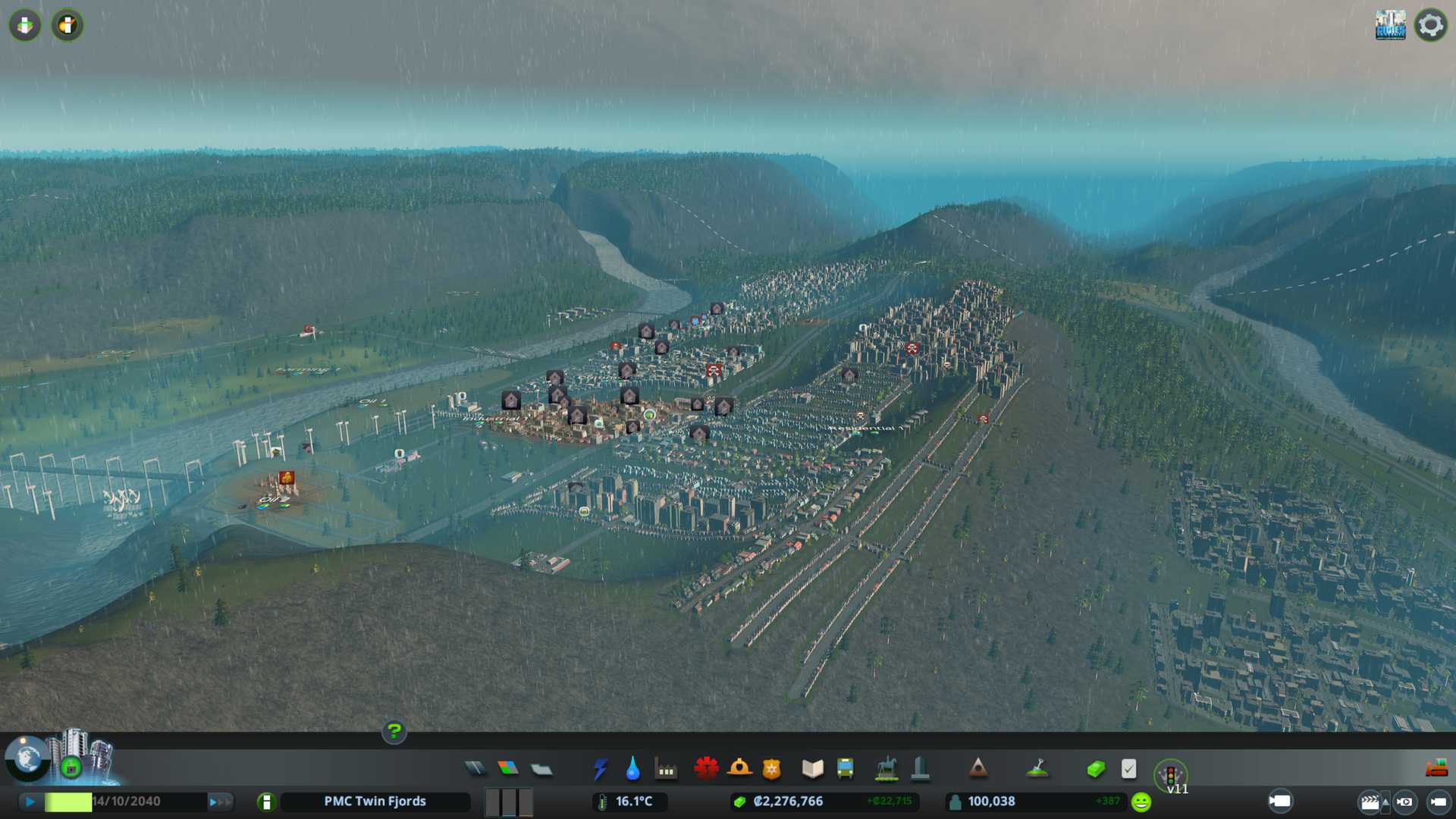Screen dimensions: 1456x819
Task: Open the Healthcare red cross menu
Action: [706, 769]
